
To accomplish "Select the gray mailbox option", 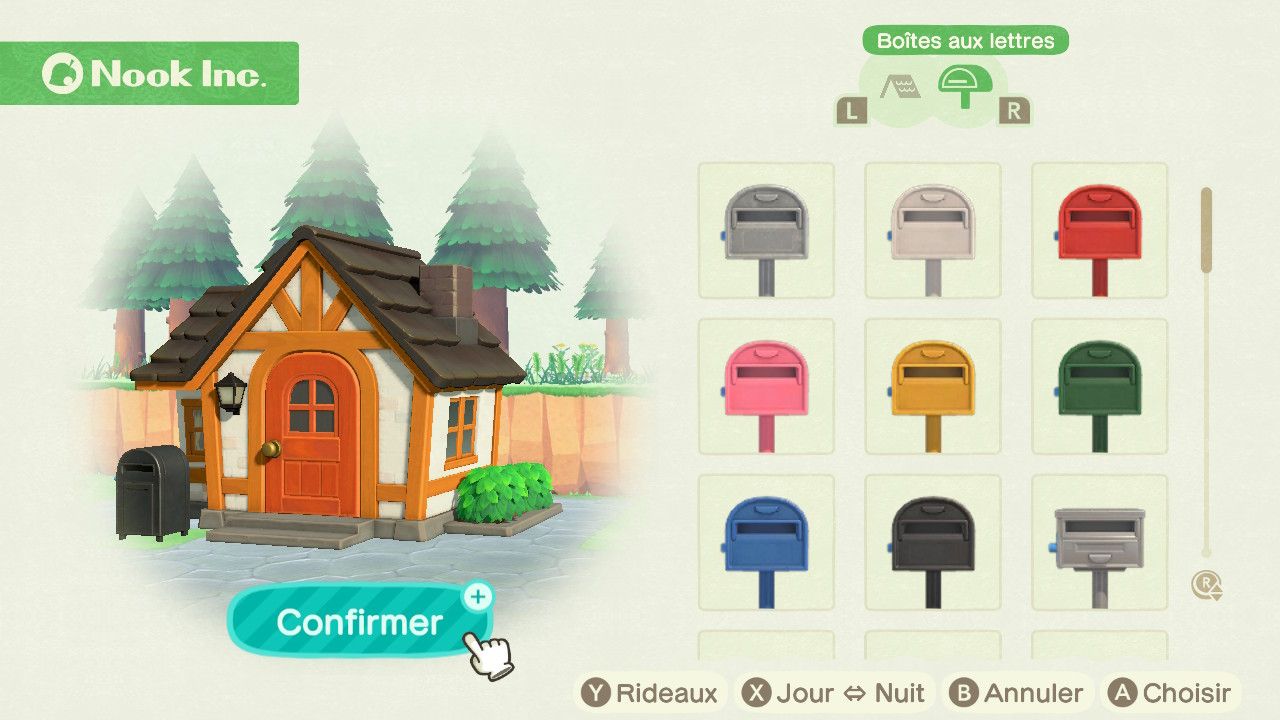I will 766,231.
